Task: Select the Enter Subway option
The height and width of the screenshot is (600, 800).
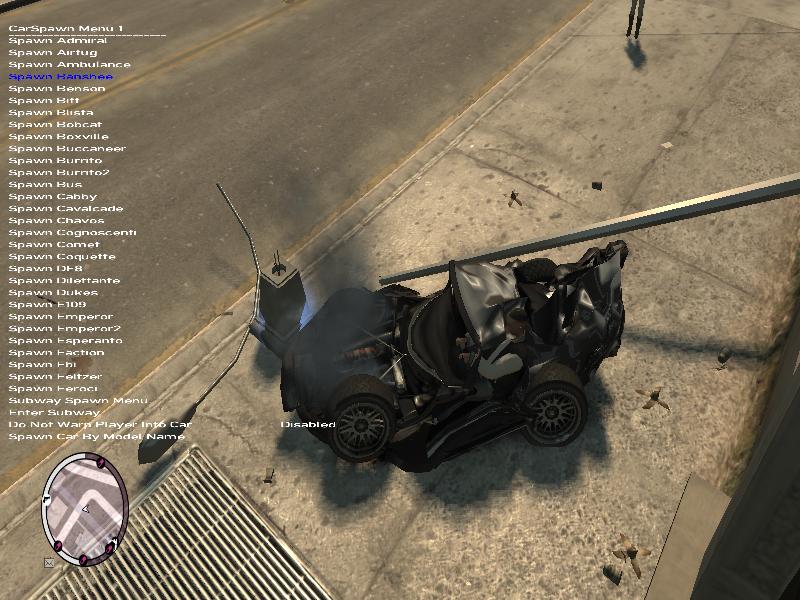Action: pos(54,413)
